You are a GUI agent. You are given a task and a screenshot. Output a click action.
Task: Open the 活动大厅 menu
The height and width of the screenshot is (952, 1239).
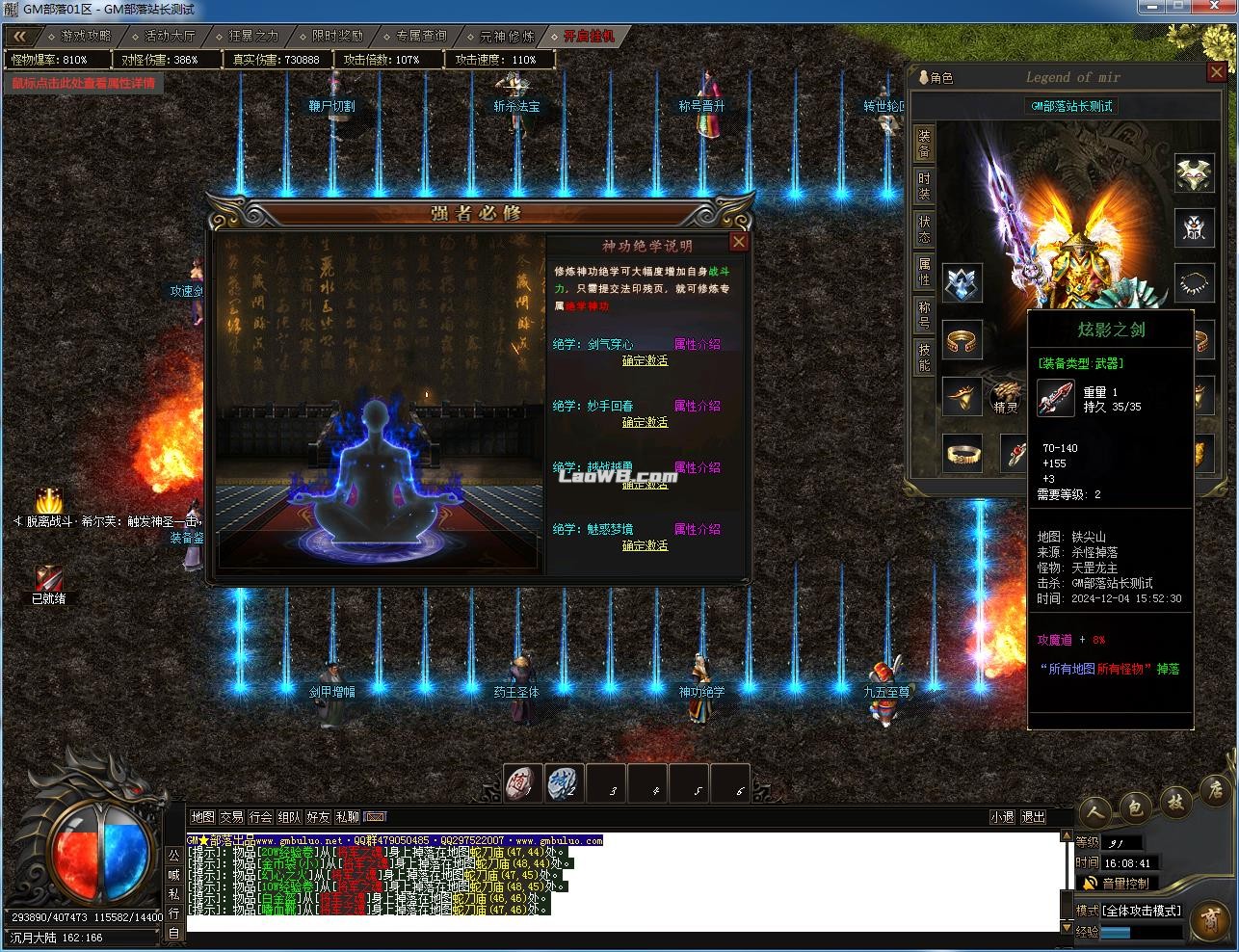170,37
